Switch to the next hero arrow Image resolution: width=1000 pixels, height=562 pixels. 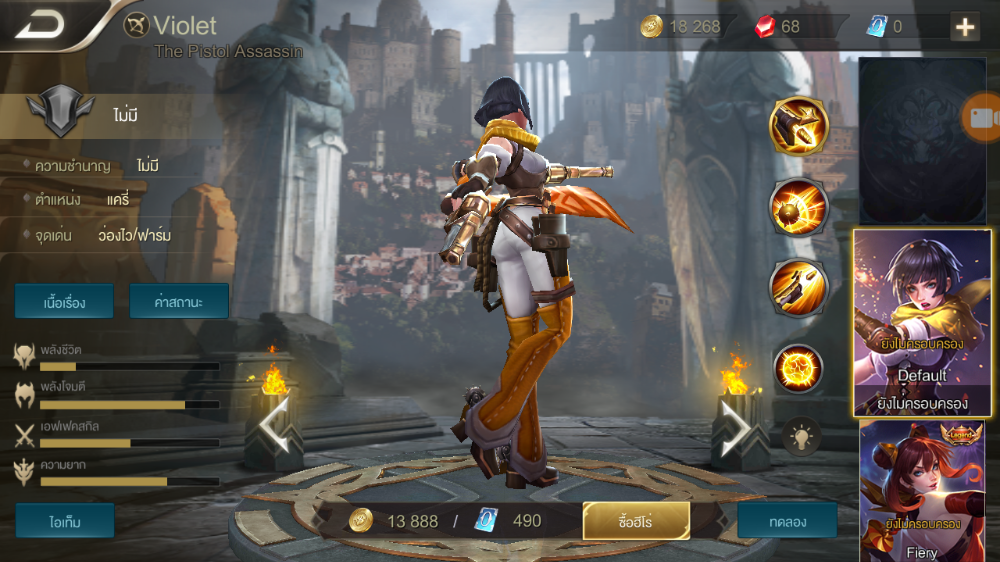[x=735, y=427]
